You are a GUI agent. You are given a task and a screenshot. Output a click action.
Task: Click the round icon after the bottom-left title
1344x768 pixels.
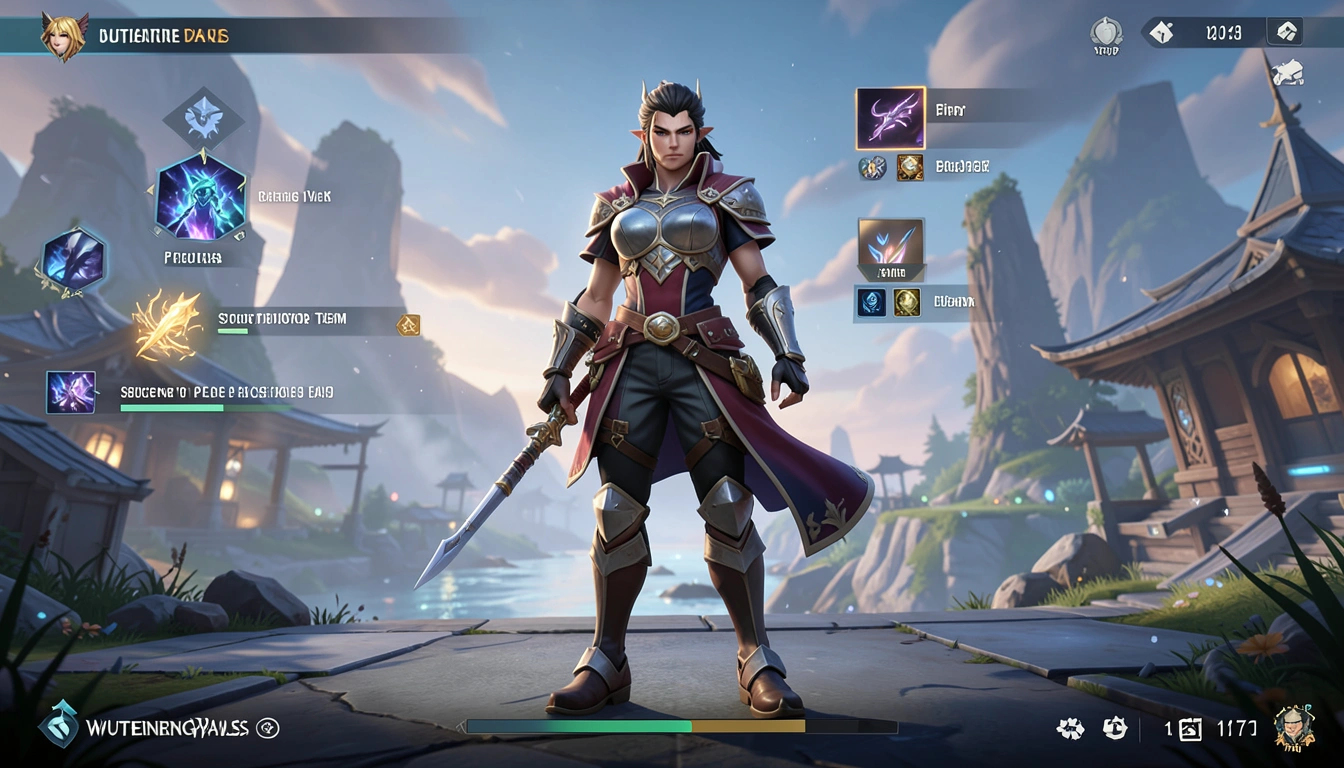[x=268, y=728]
